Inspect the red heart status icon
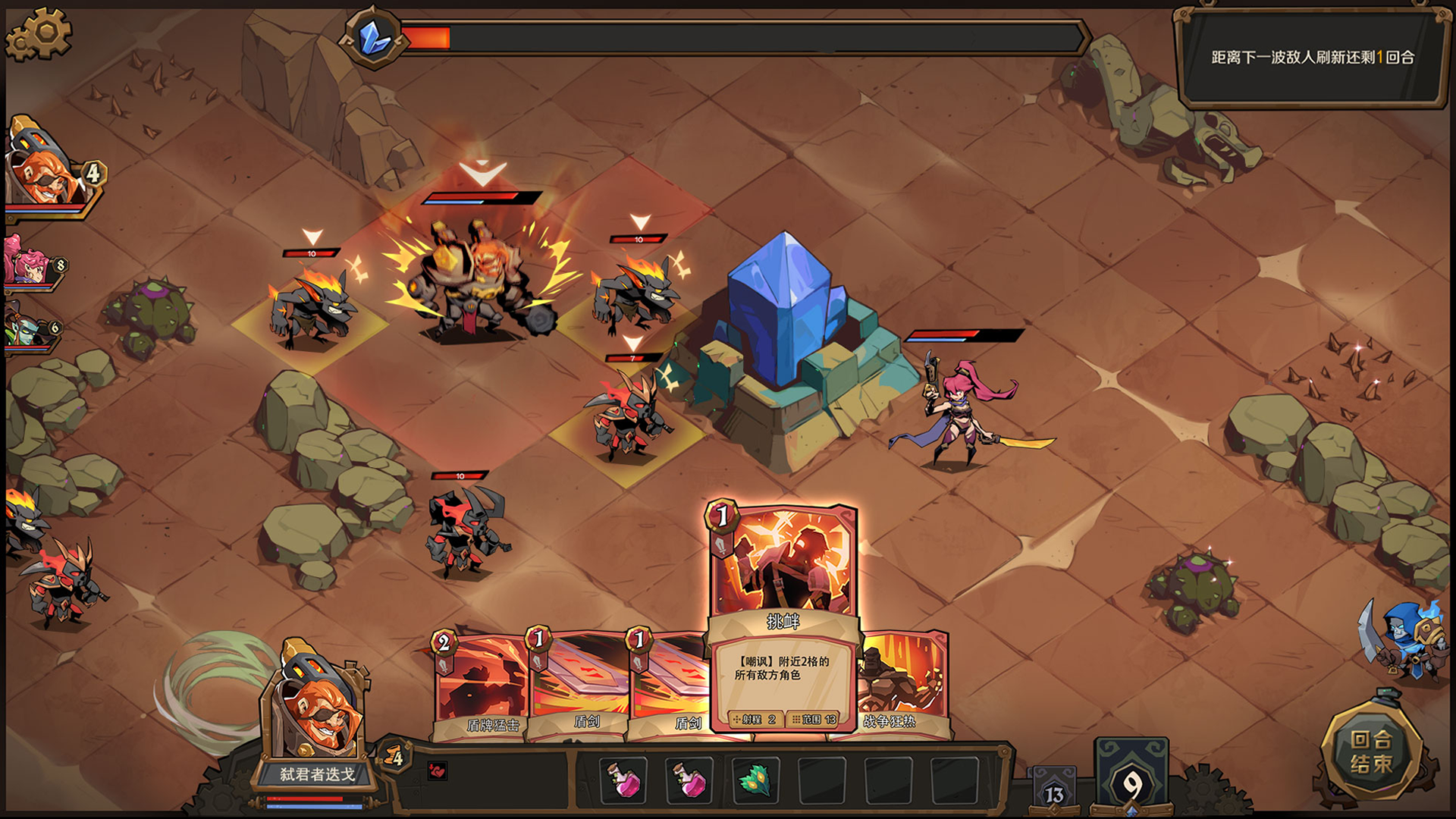 pyautogui.click(x=438, y=771)
